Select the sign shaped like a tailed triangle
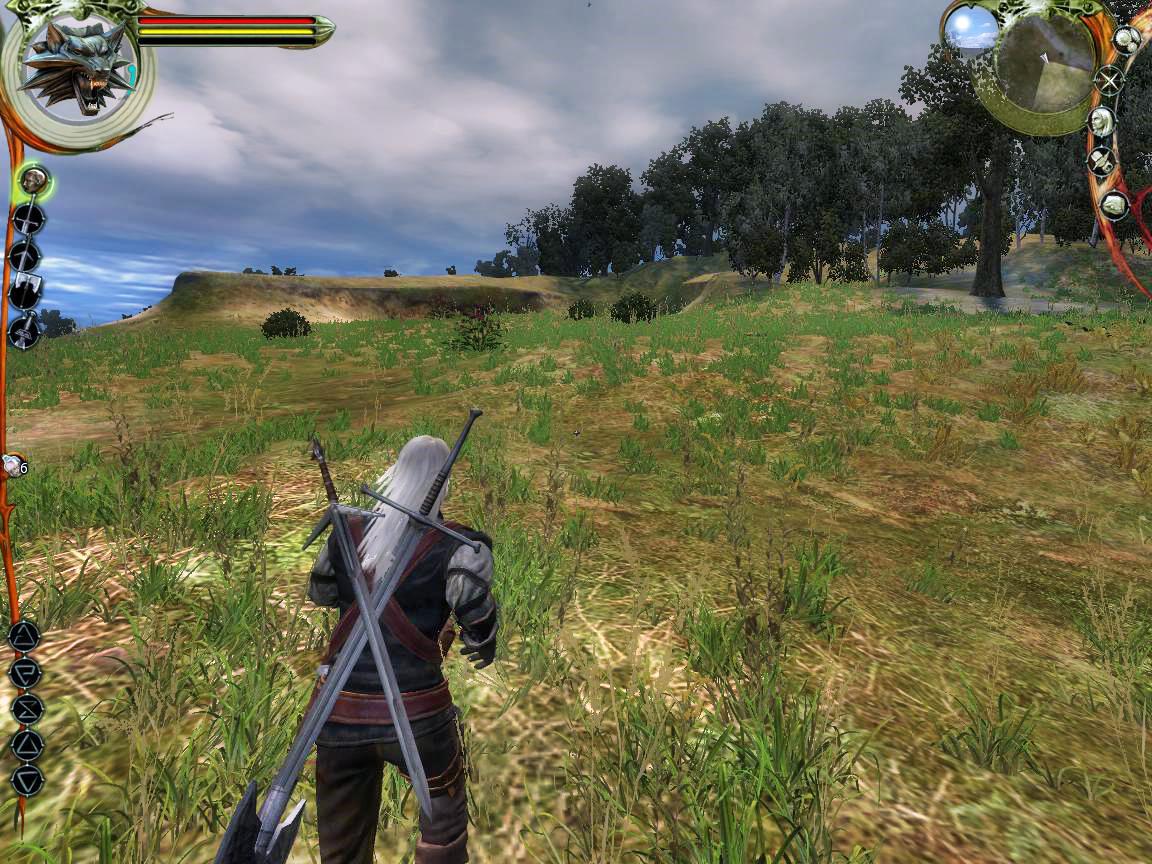Image resolution: width=1152 pixels, height=864 pixels. click(25, 672)
